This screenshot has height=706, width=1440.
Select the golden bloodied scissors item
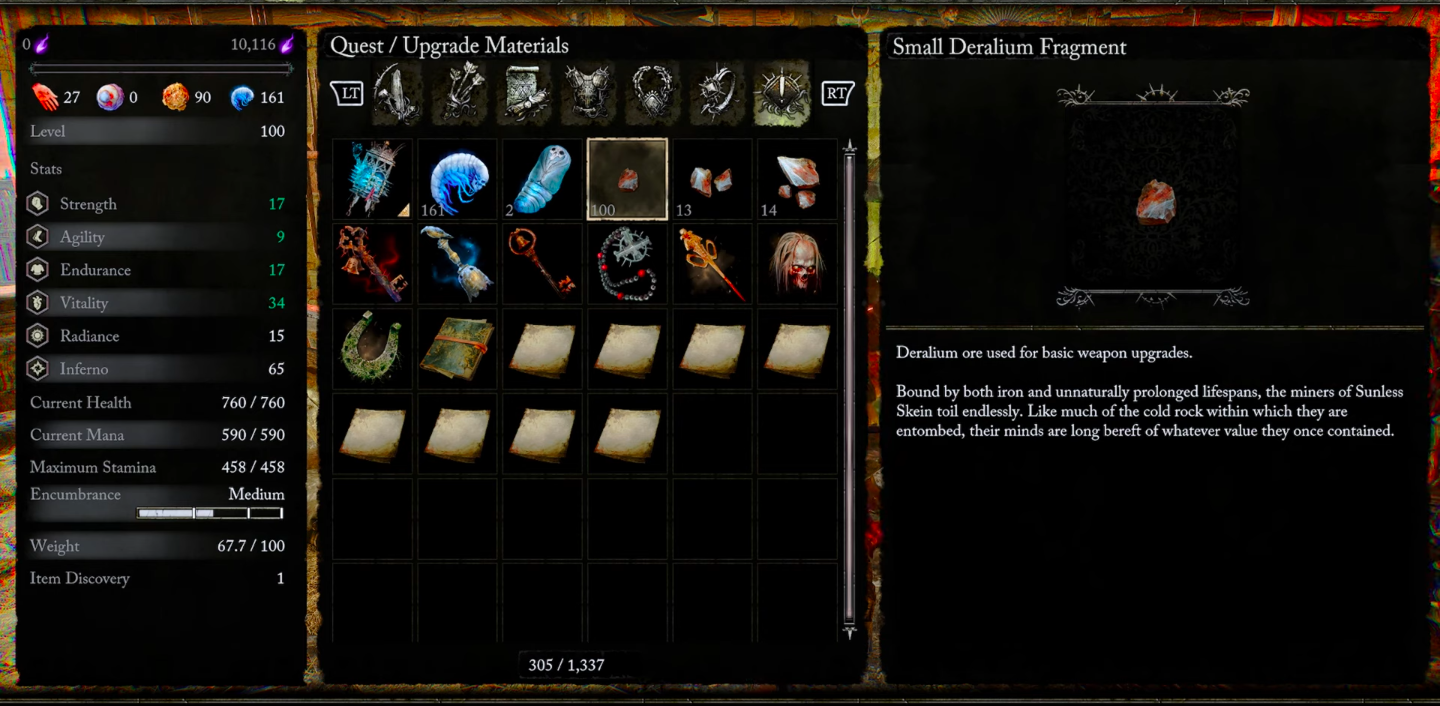(x=712, y=264)
